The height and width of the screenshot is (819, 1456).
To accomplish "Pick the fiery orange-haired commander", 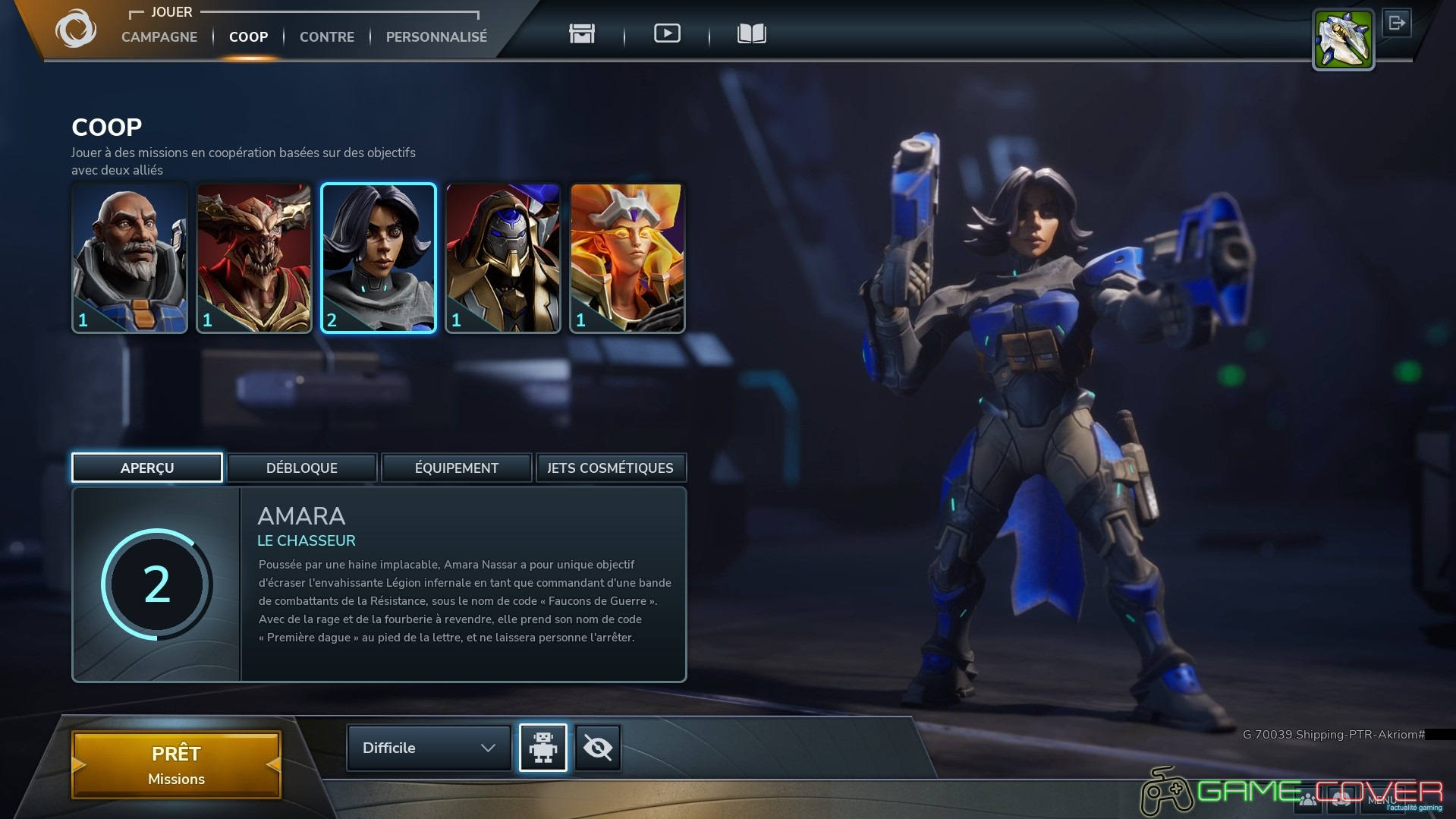I will (x=627, y=257).
